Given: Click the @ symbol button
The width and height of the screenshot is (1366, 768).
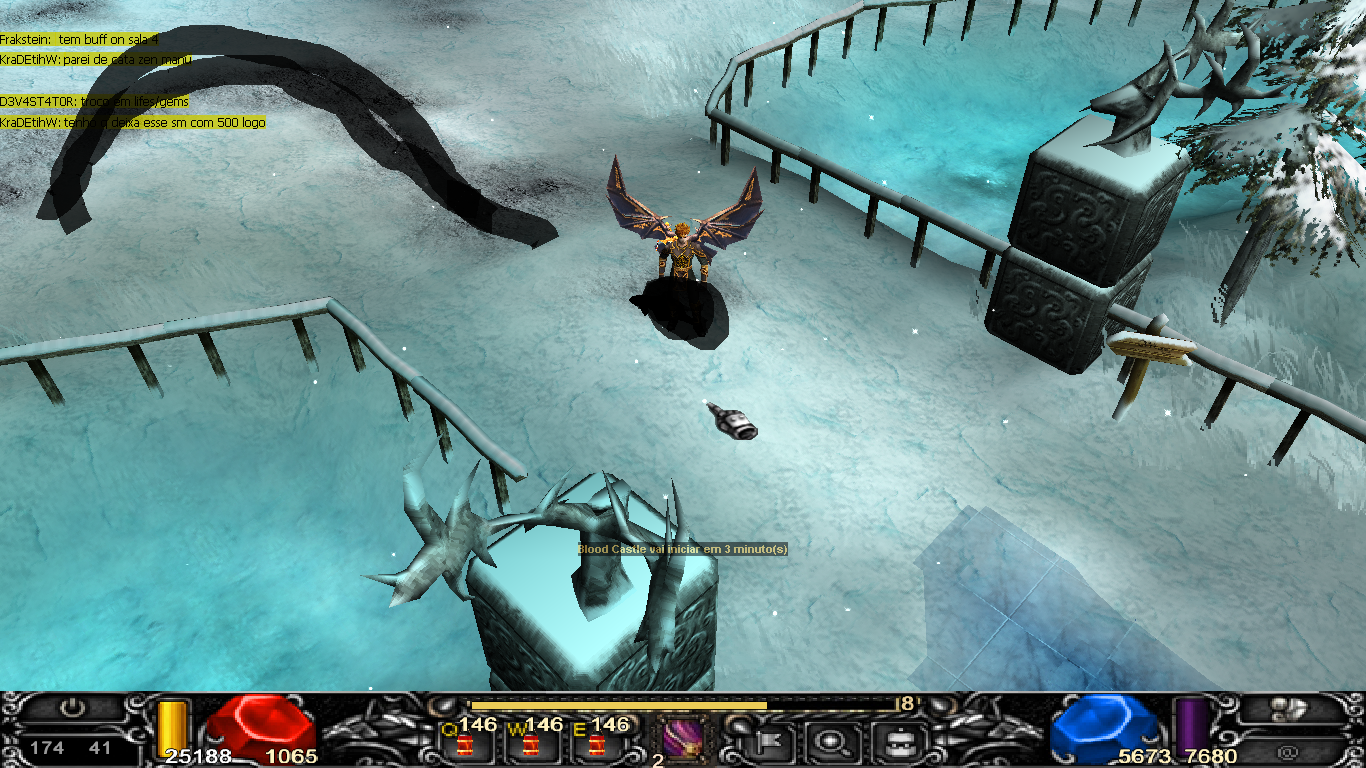Looking at the screenshot, I should pos(1288,748).
